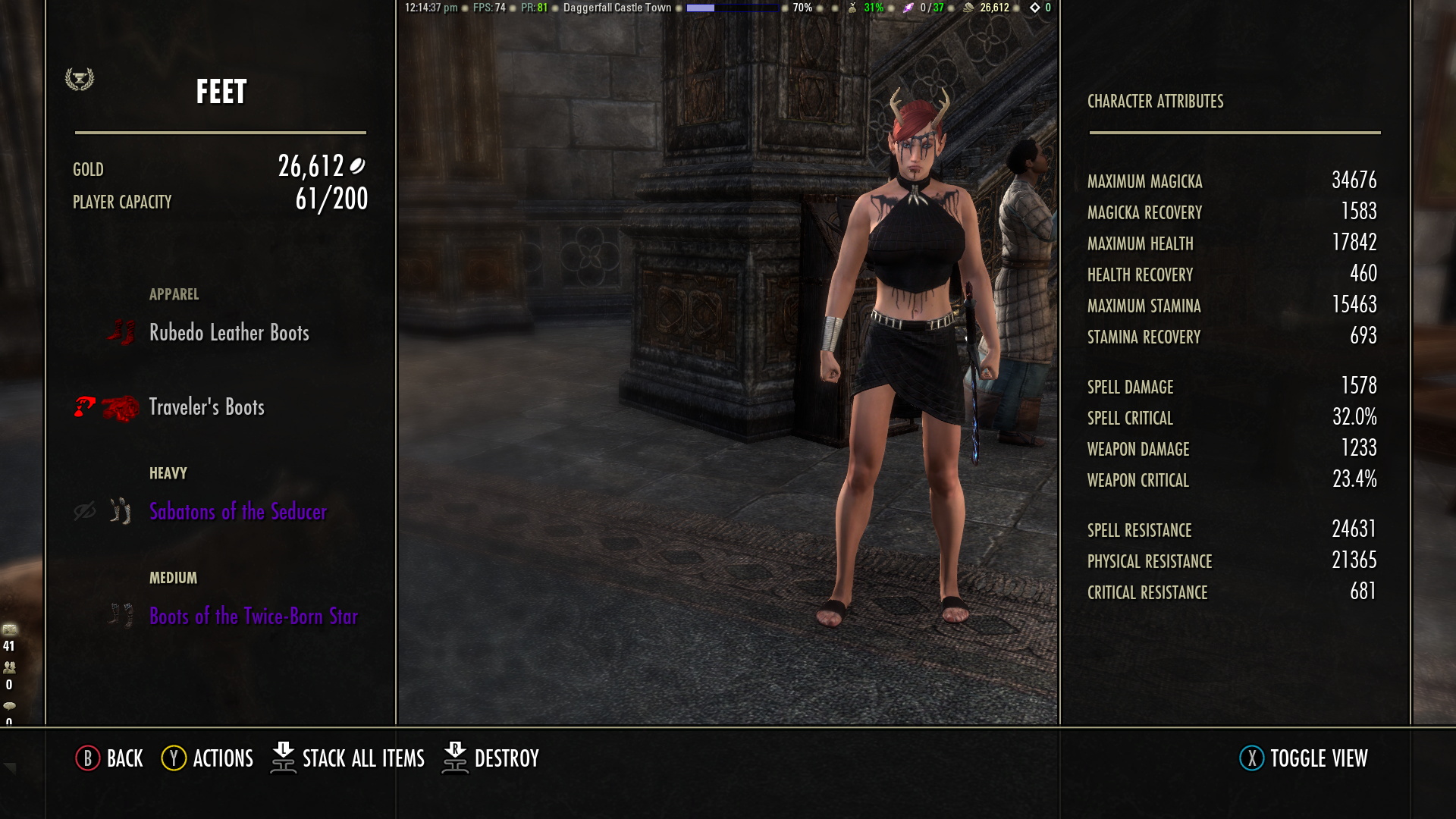Screen dimensions: 1456x819
Task: Click the hidden-eye icon beside Sabatons
Action: coord(85,512)
